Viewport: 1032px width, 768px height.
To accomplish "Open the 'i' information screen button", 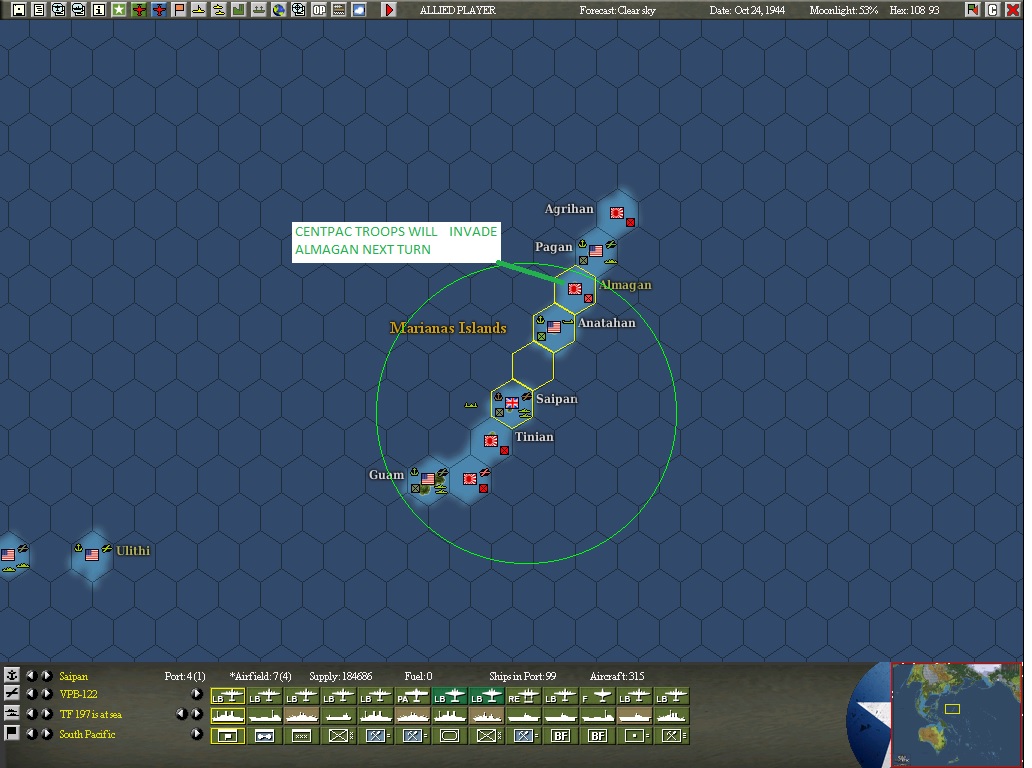I will [98, 10].
